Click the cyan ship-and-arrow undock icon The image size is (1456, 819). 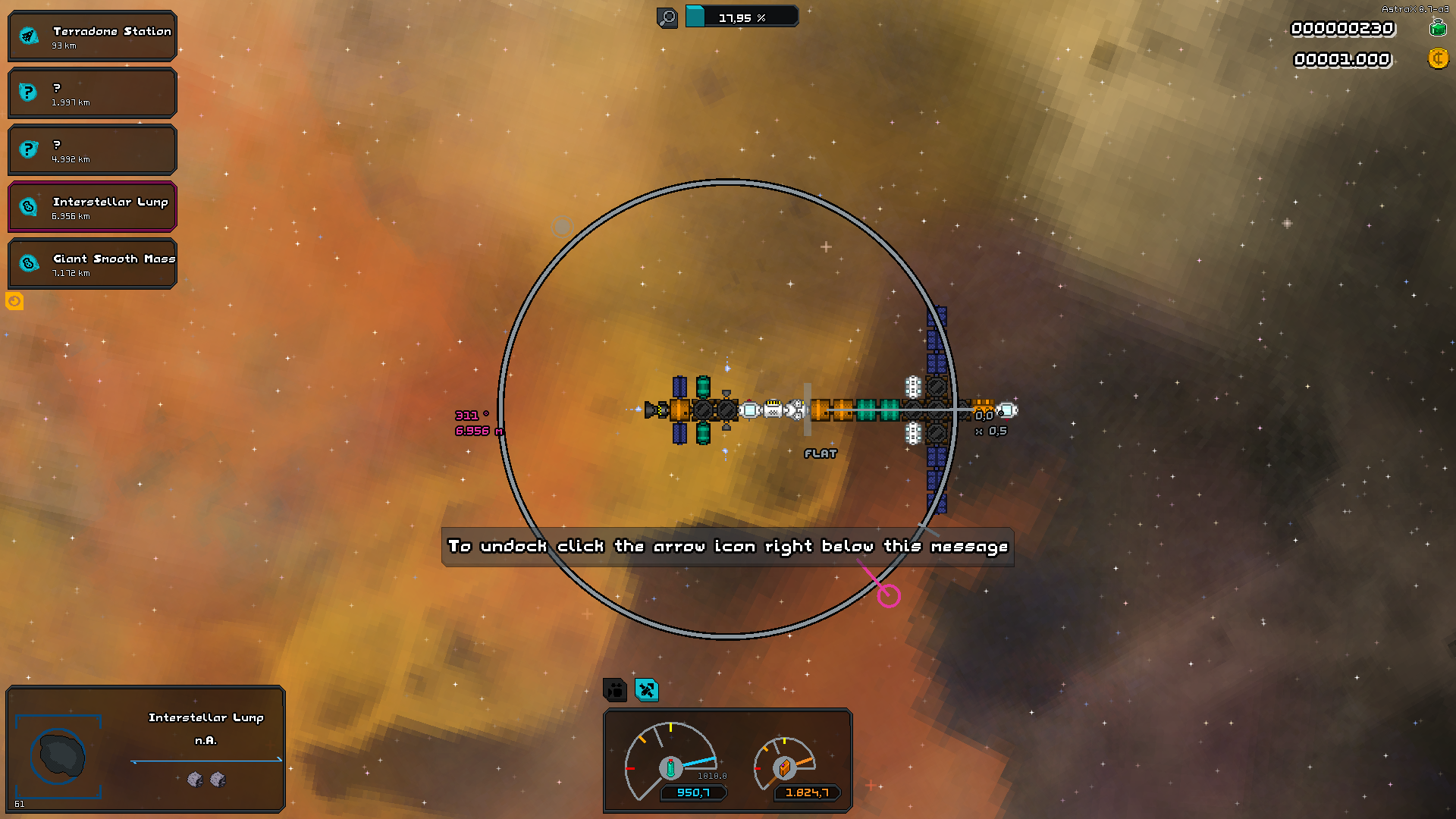point(647,690)
